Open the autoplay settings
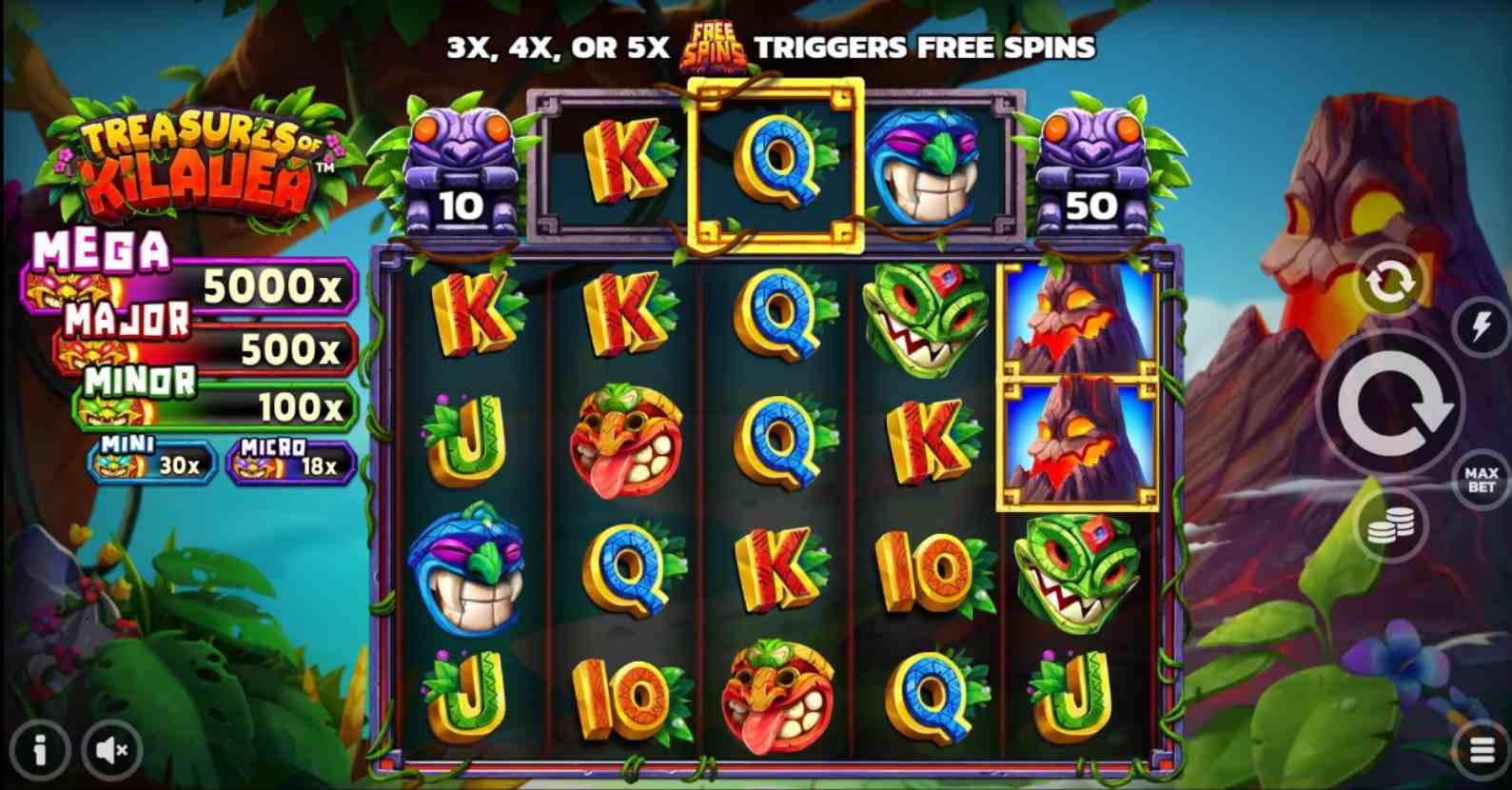 tap(1389, 283)
